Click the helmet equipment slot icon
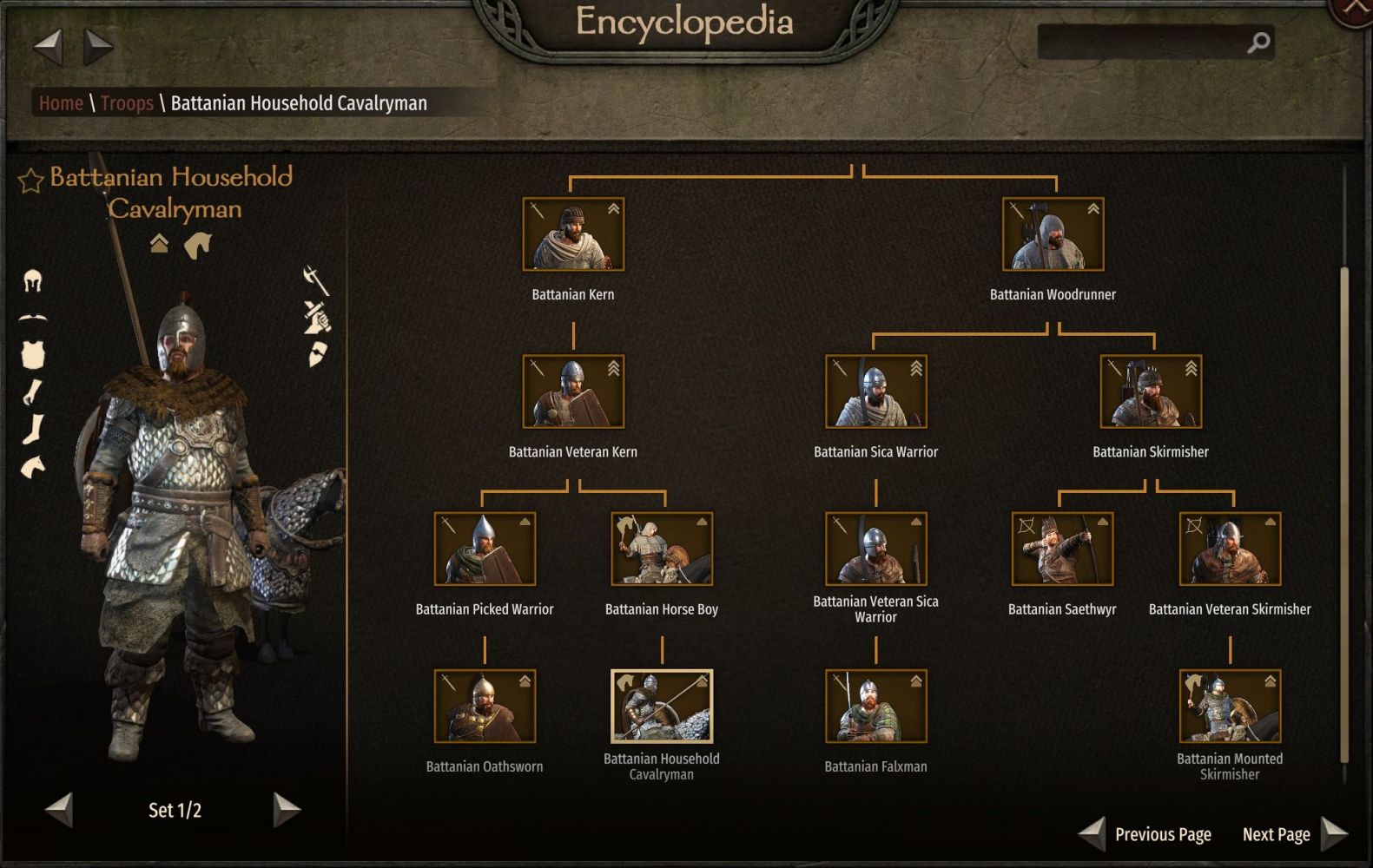 coord(33,280)
